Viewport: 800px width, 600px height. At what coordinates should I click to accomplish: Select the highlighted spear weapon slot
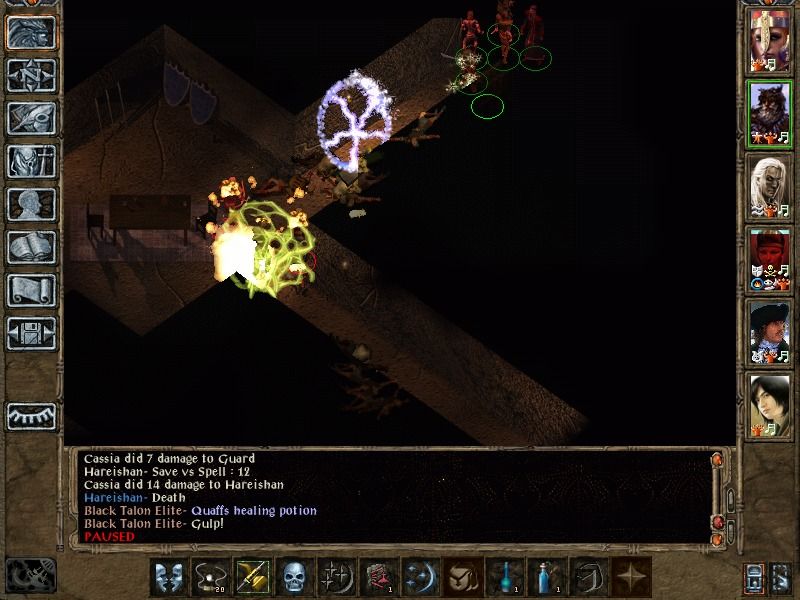pyautogui.click(x=251, y=577)
